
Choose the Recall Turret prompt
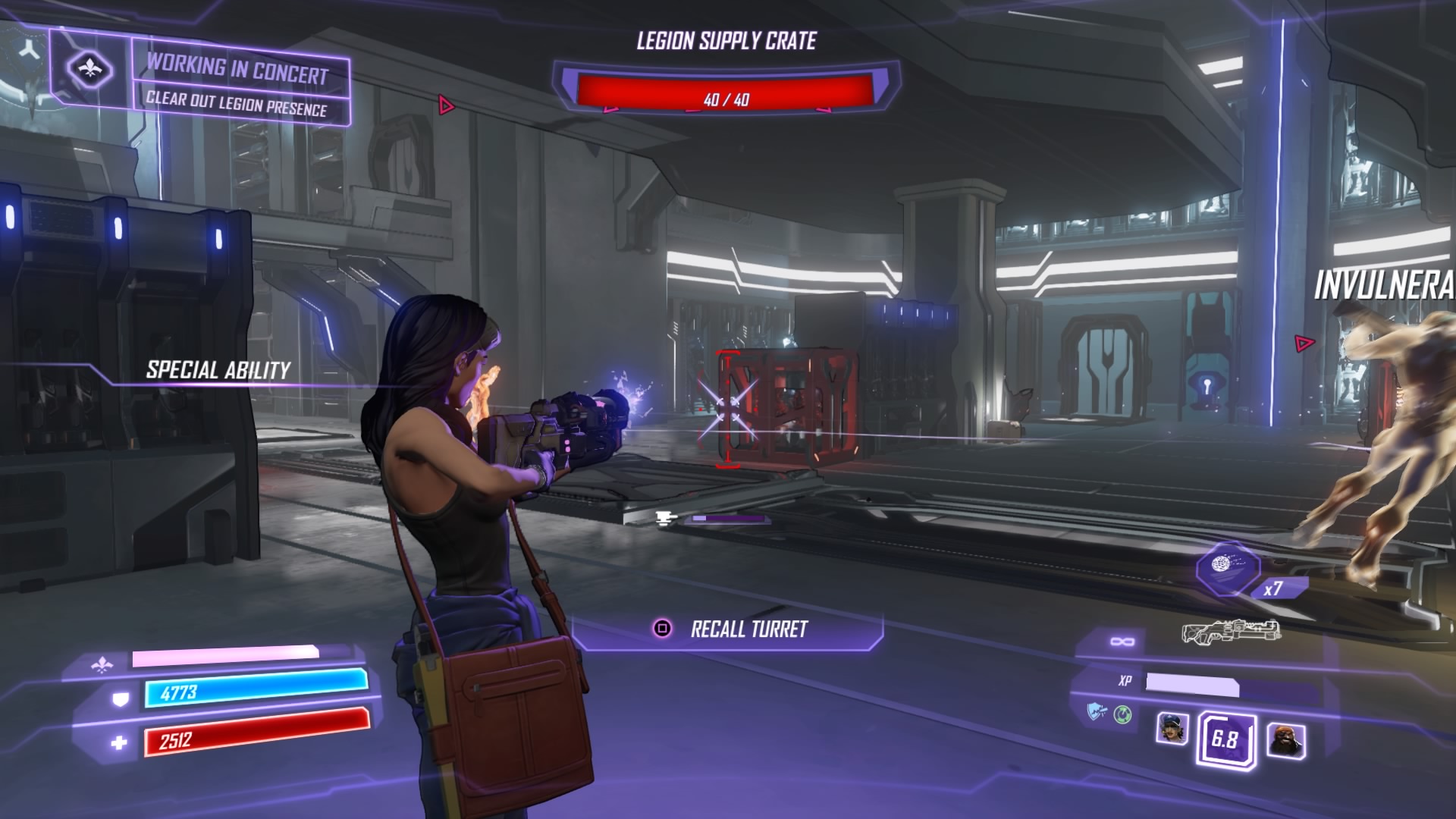pyautogui.click(x=728, y=629)
